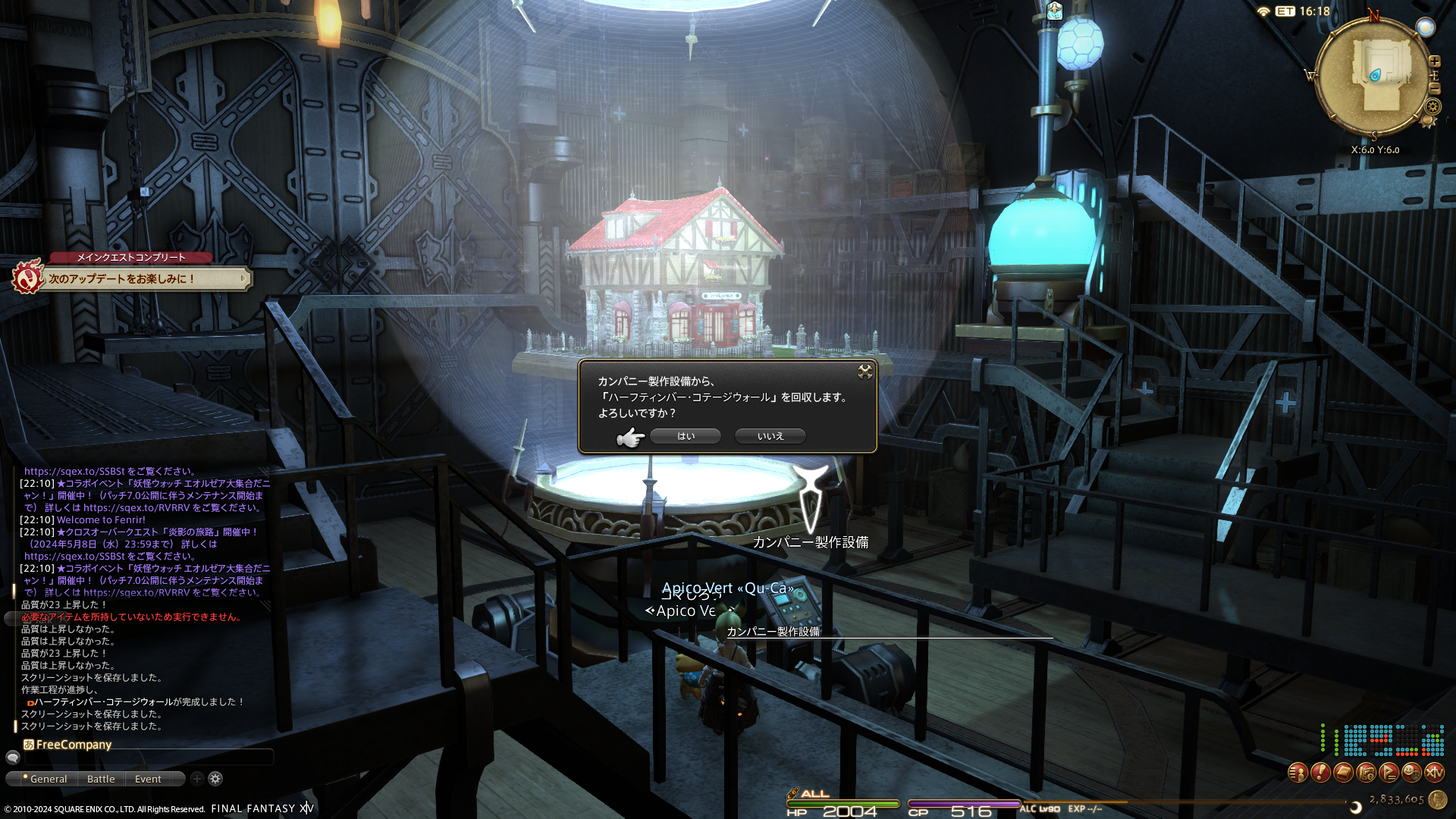The width and height of the screenshot is (1456, 819).
Task: Switch to the General chat tab
Action: pos(47,779)
